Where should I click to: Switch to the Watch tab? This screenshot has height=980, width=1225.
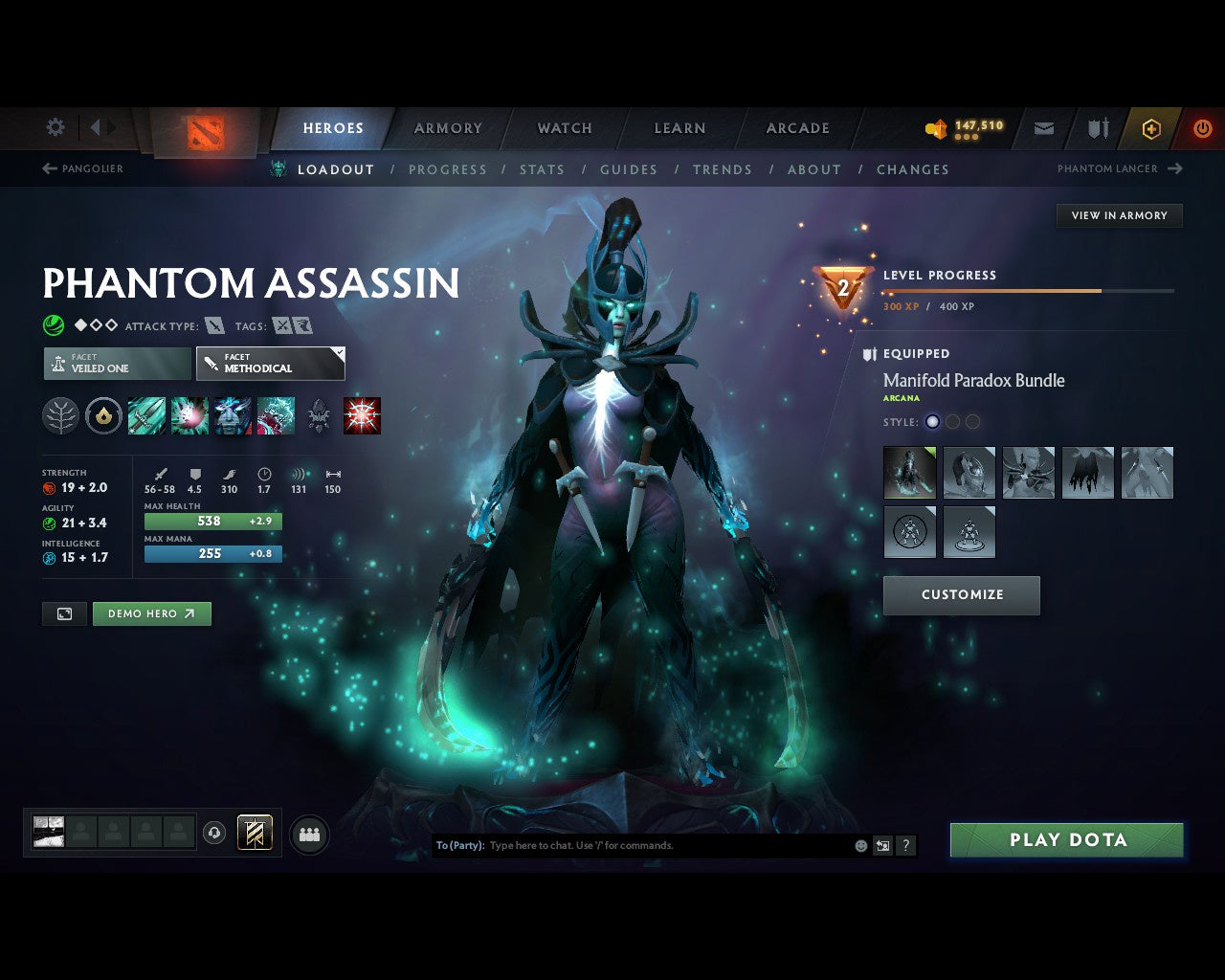565,128
